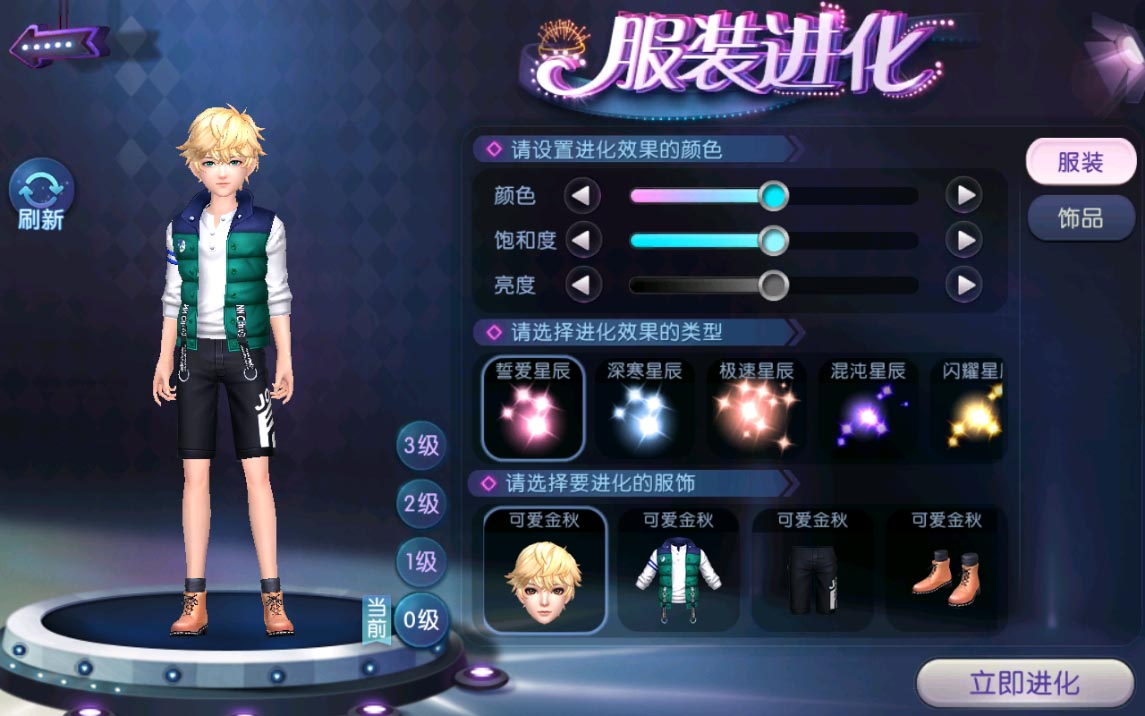Decrease 饱和度 with its left arrow

(x=582, y=240)
